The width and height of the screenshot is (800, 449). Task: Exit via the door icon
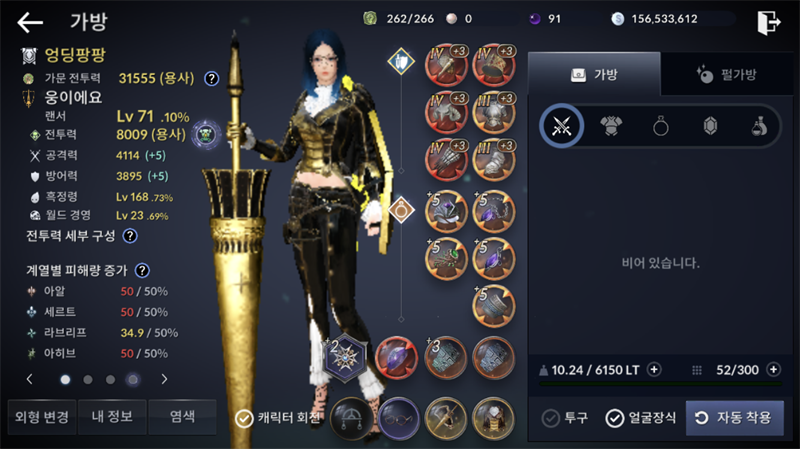[x=768, y=21]
